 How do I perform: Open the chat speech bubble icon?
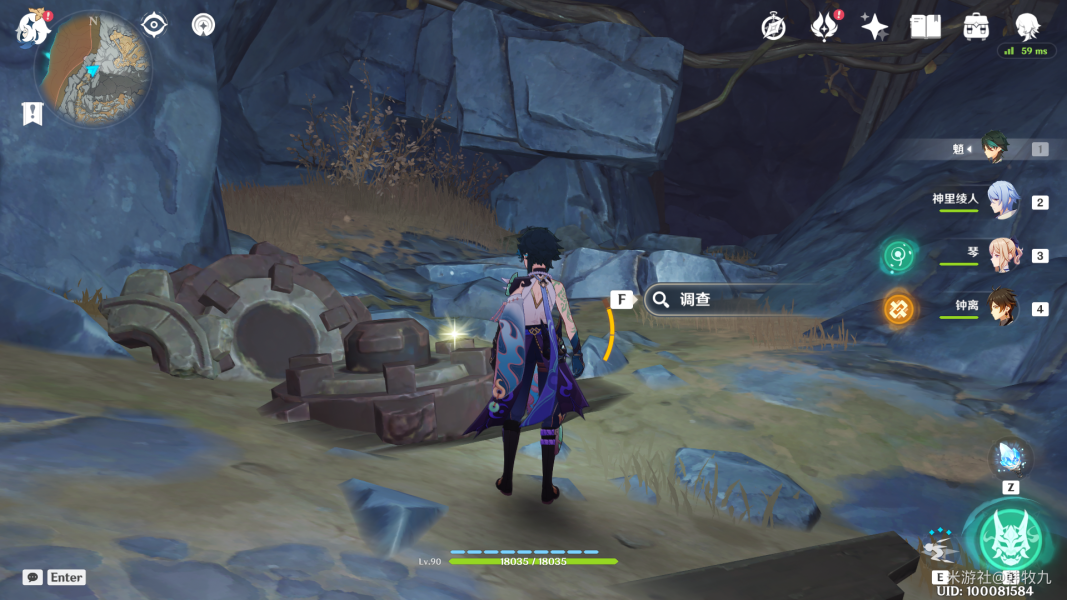pos(33,577)
